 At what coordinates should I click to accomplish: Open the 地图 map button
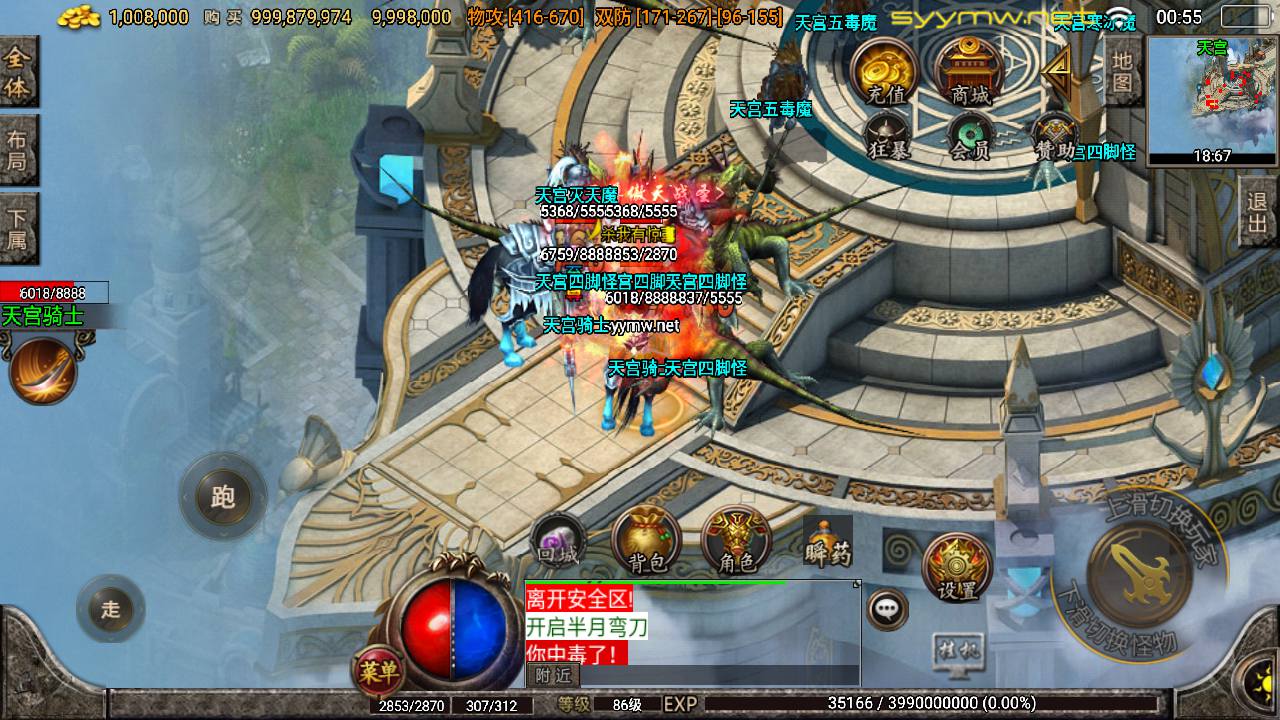pyautogui.click(x=1123, y=72)
